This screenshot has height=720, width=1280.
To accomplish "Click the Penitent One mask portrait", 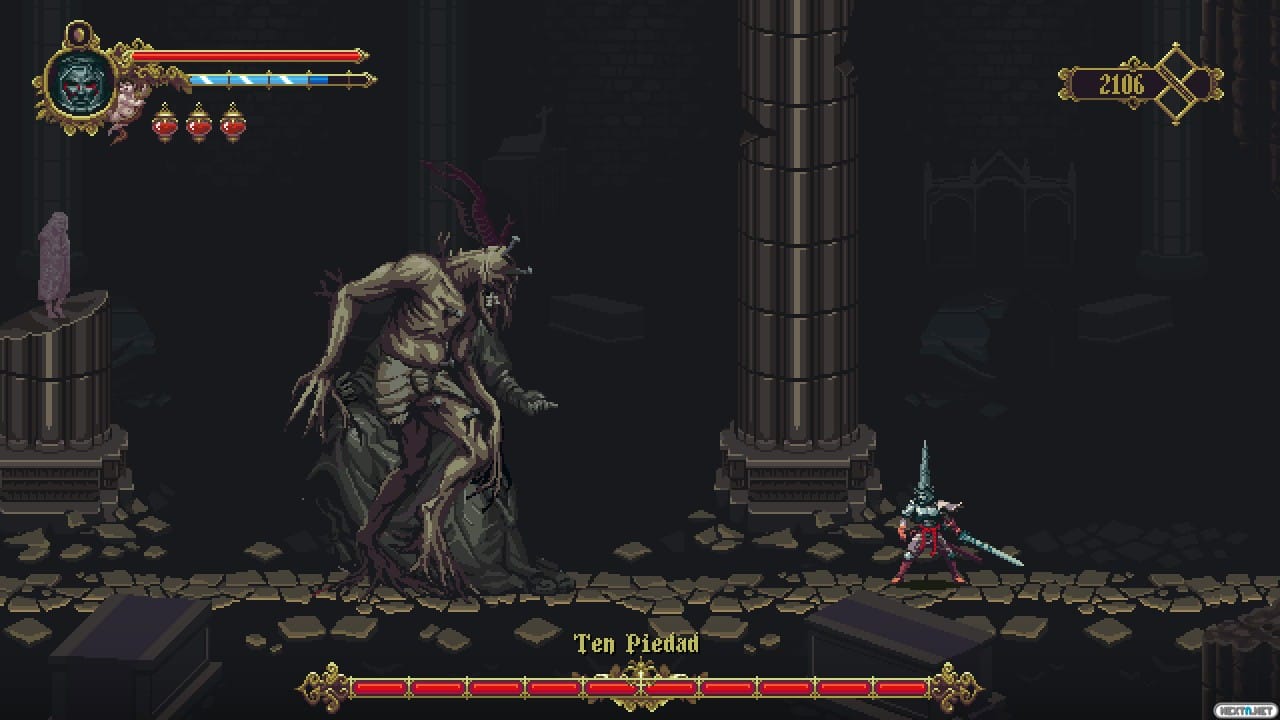I will 81,81.
